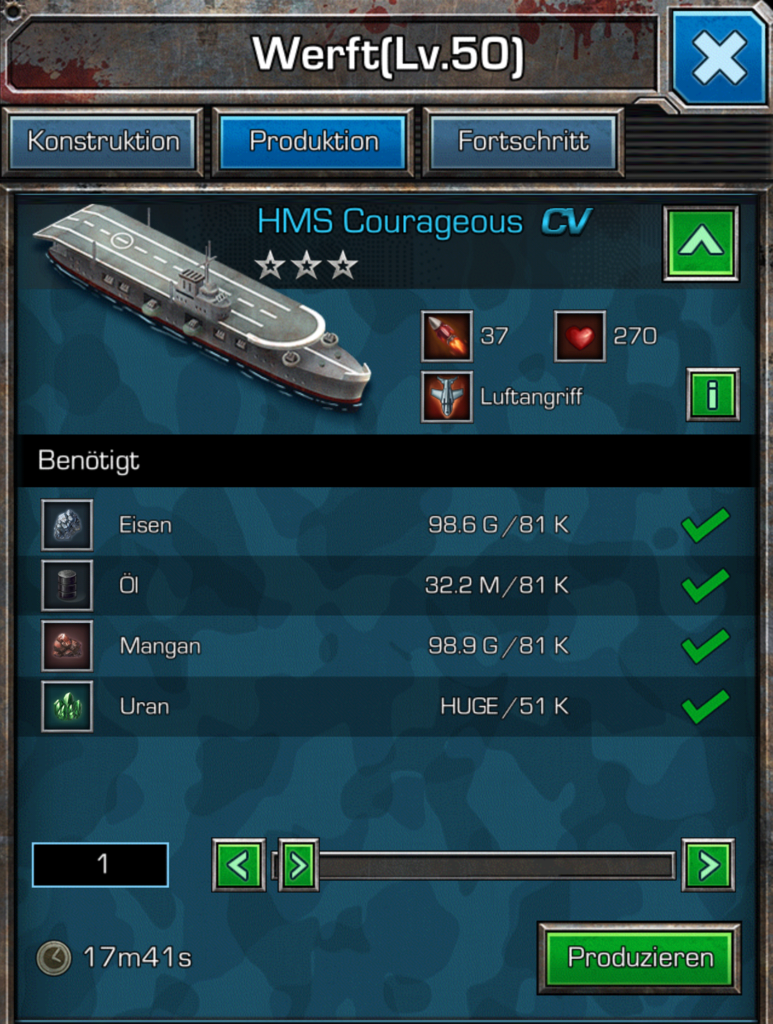The width and height of the screenshot is (773, 1024).
Task: Click the Luftangriff air strike icon
Action: [446, 397]
